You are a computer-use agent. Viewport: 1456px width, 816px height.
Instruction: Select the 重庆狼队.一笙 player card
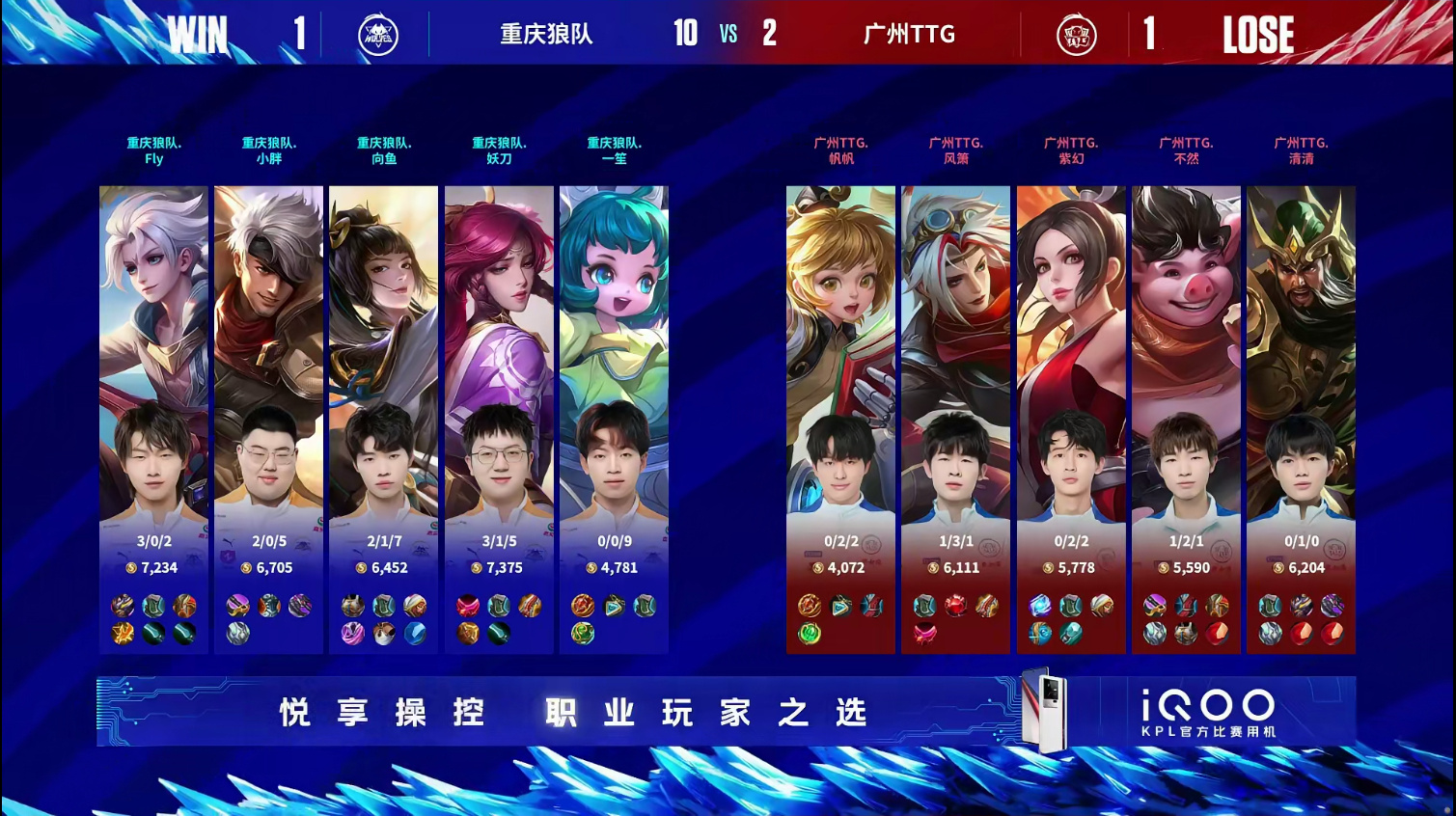point(614,420)
